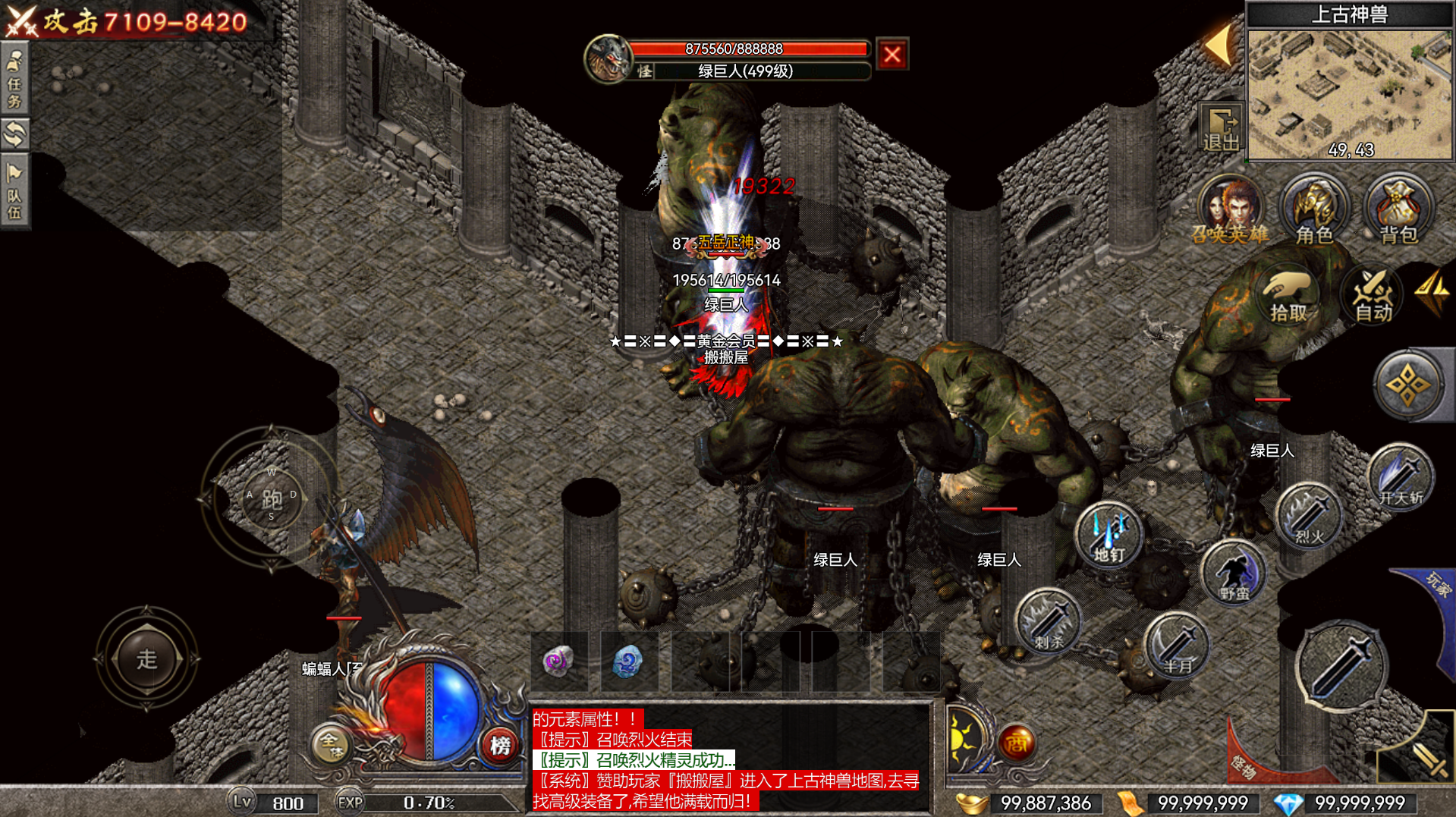Open the 商 shop button

[x=1017, y=743]
